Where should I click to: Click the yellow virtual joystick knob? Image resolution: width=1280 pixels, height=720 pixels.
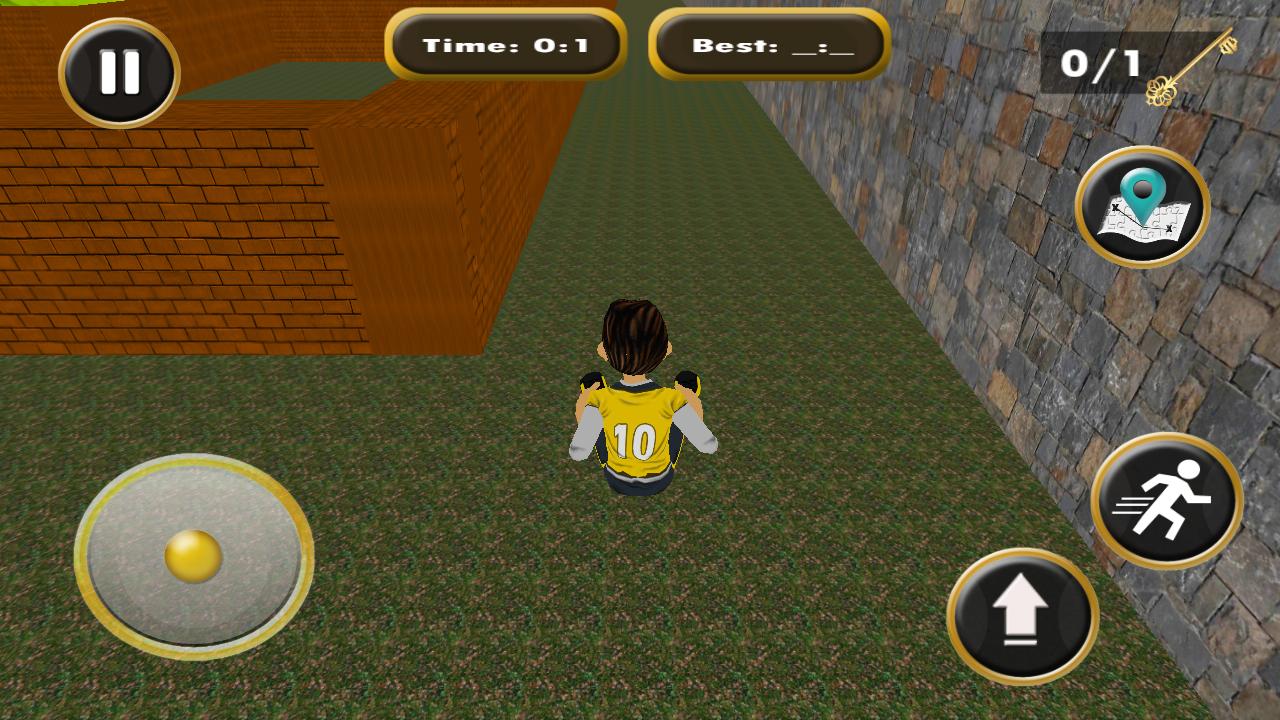point(193,556)
